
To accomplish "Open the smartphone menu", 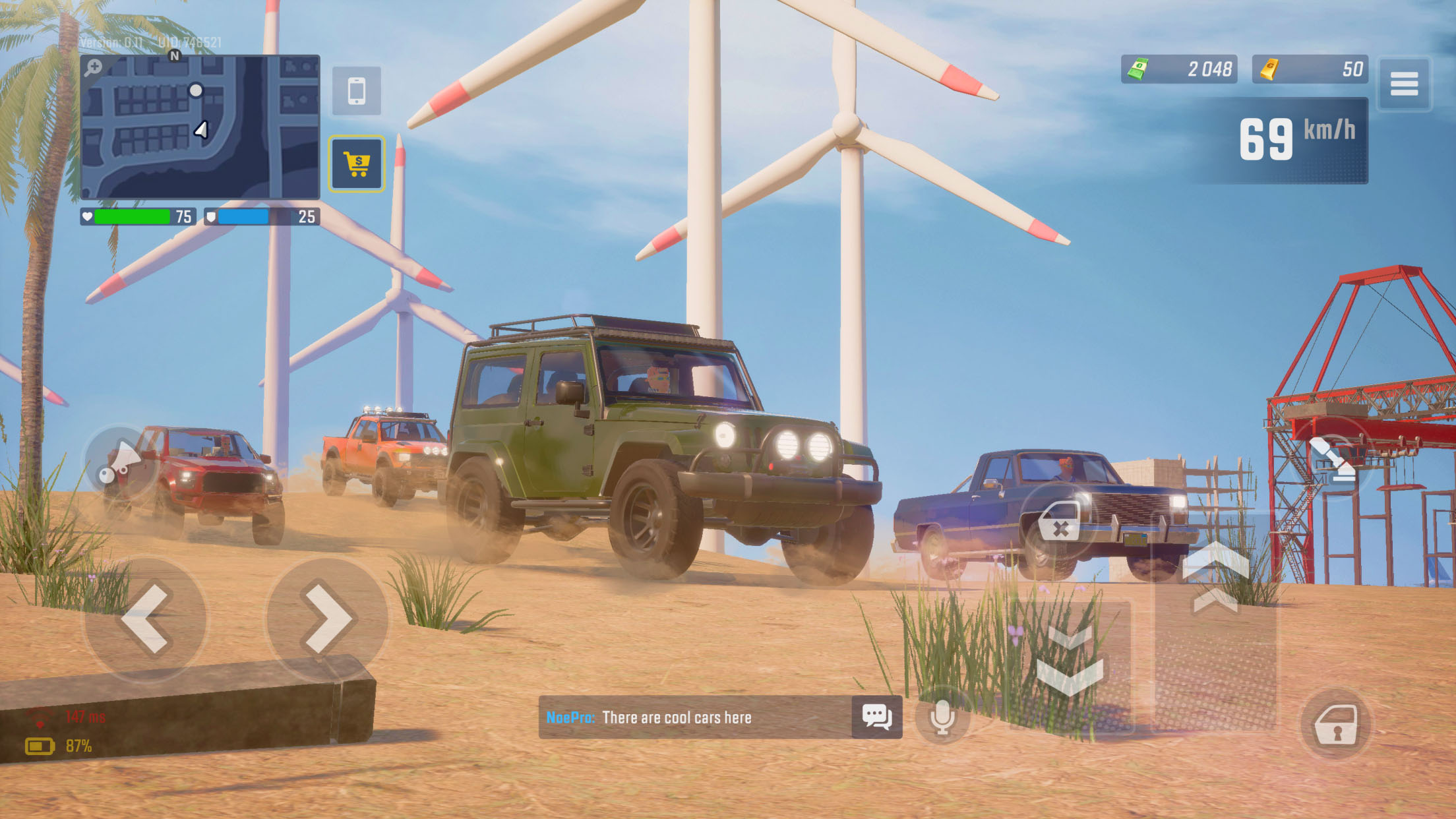I will click(x=357, y=91).
